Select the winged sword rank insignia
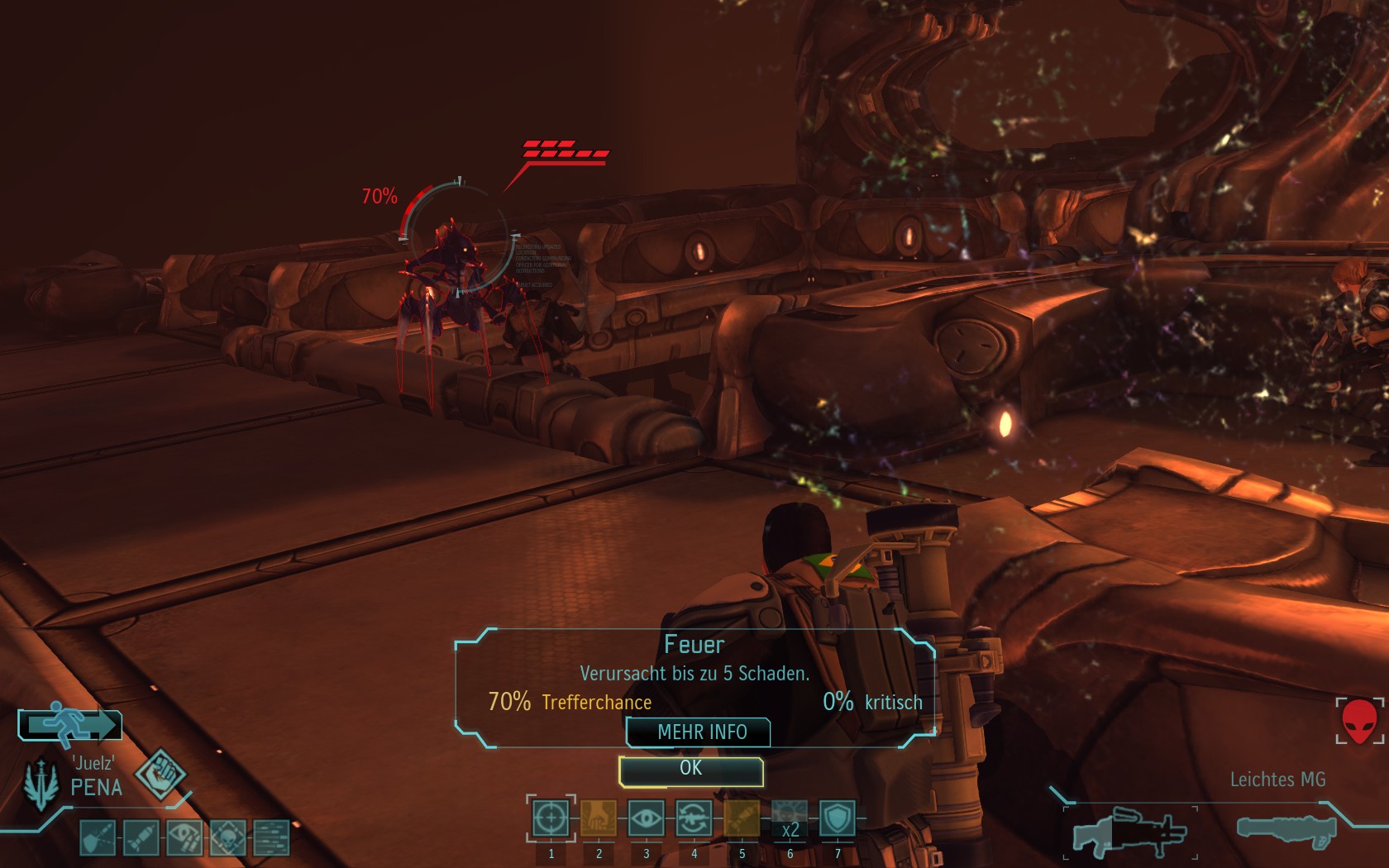This screenshot has height=868, width=1389. 41,783
